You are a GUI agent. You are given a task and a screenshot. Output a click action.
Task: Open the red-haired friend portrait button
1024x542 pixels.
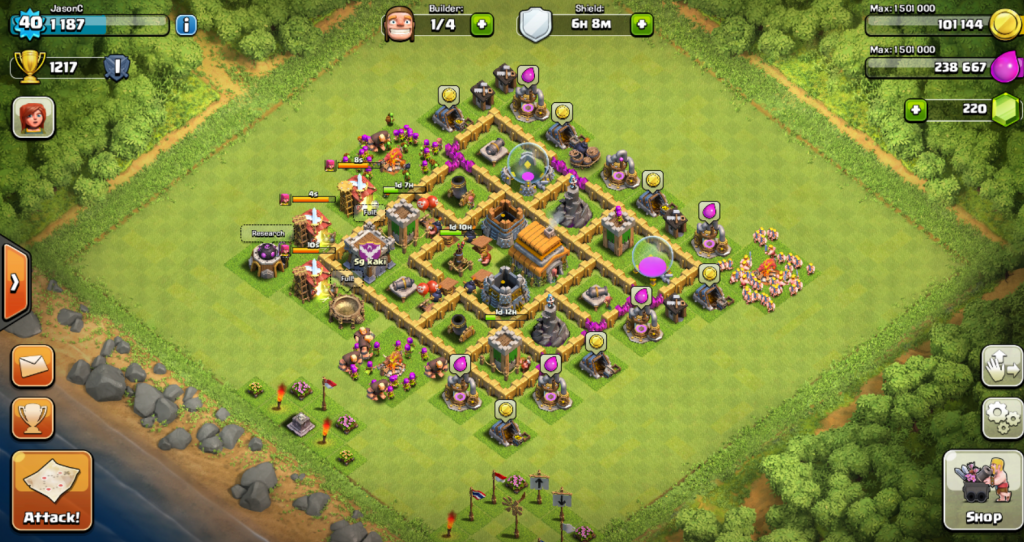click(33, 118)
